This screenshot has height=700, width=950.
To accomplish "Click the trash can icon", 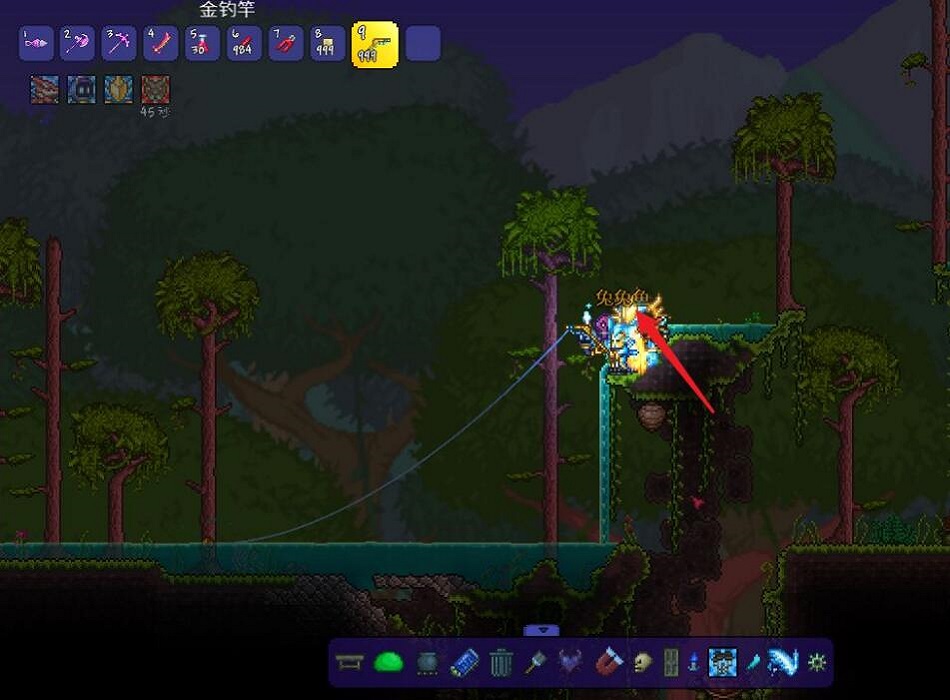I will click(502, 662).
